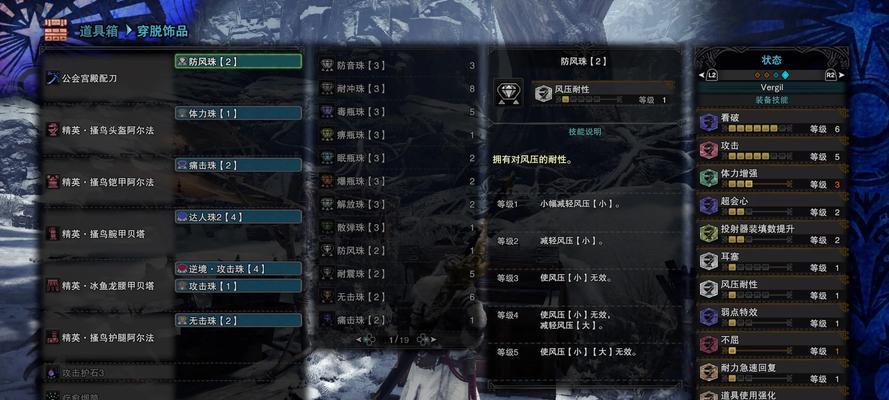Select the socketed 攻击珠【1】 slot
The height and width of the screenshot is (400, 889).
(x=238, y=285)
